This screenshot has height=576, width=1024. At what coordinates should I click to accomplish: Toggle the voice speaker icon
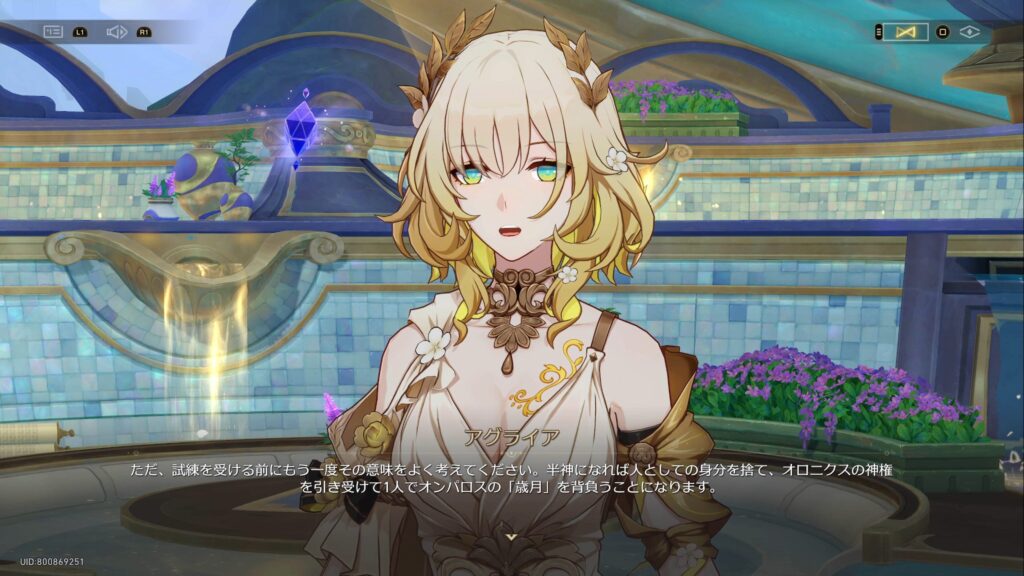116,32
